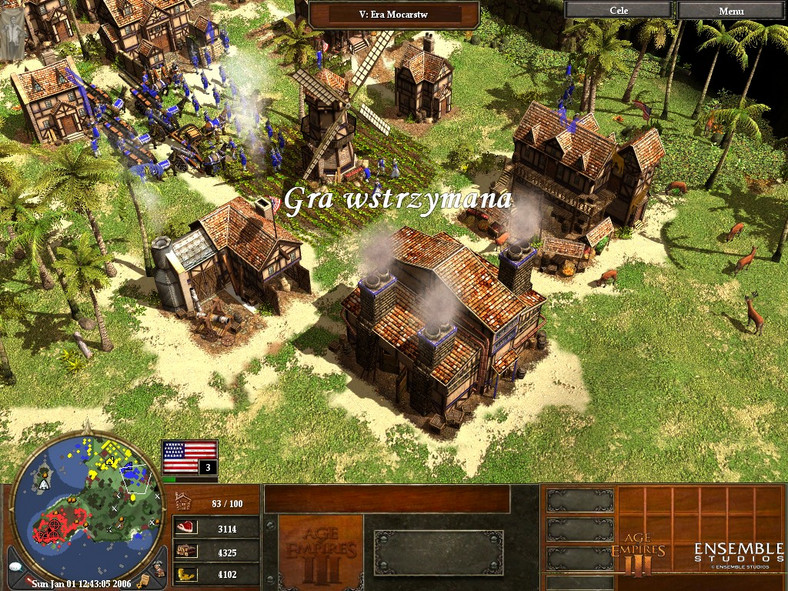Select the wood resource icon
Viewport: 788px width, 591px height.
185,551
